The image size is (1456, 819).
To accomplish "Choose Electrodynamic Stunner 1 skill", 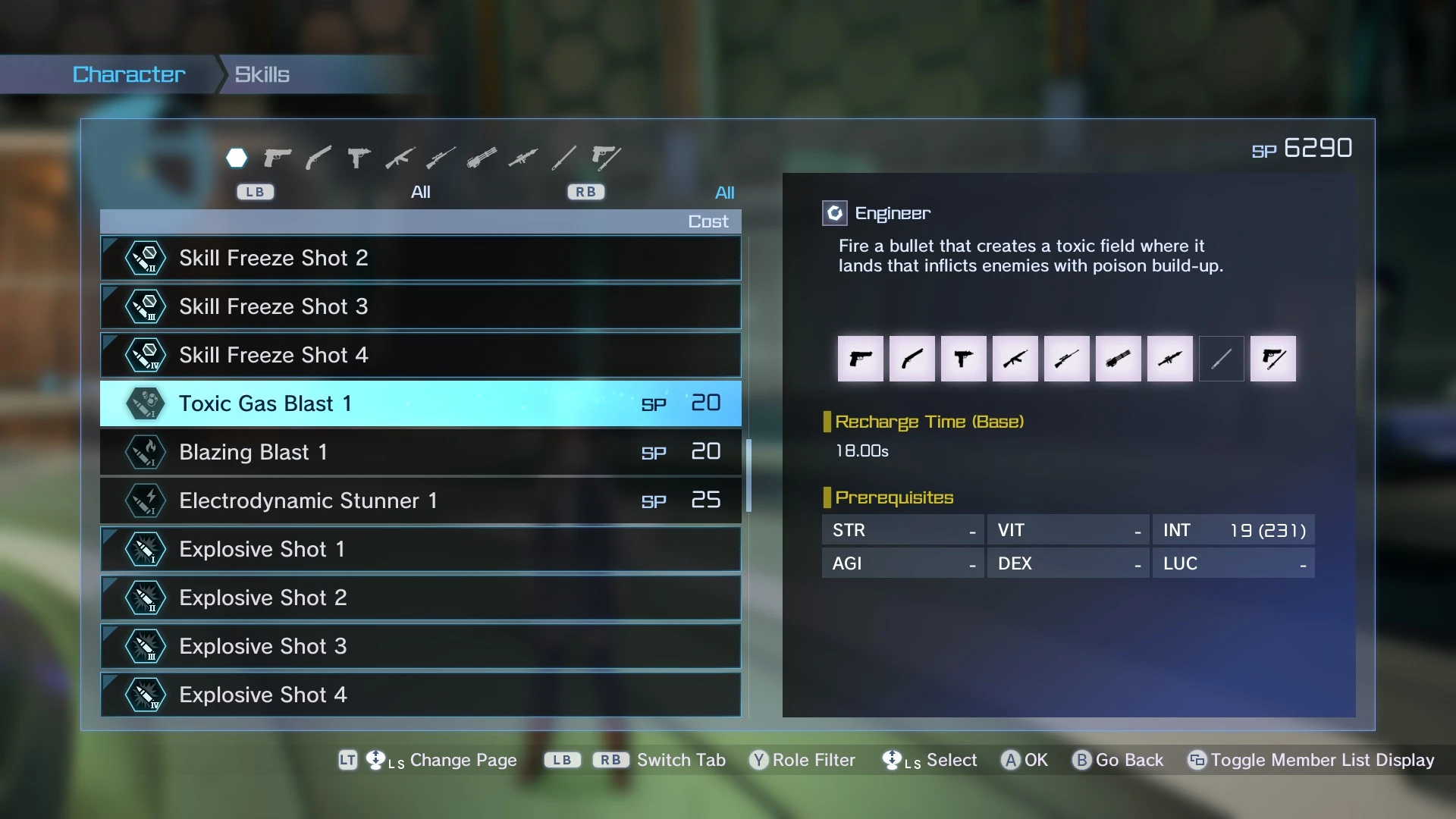I will [x=420, y=500].
